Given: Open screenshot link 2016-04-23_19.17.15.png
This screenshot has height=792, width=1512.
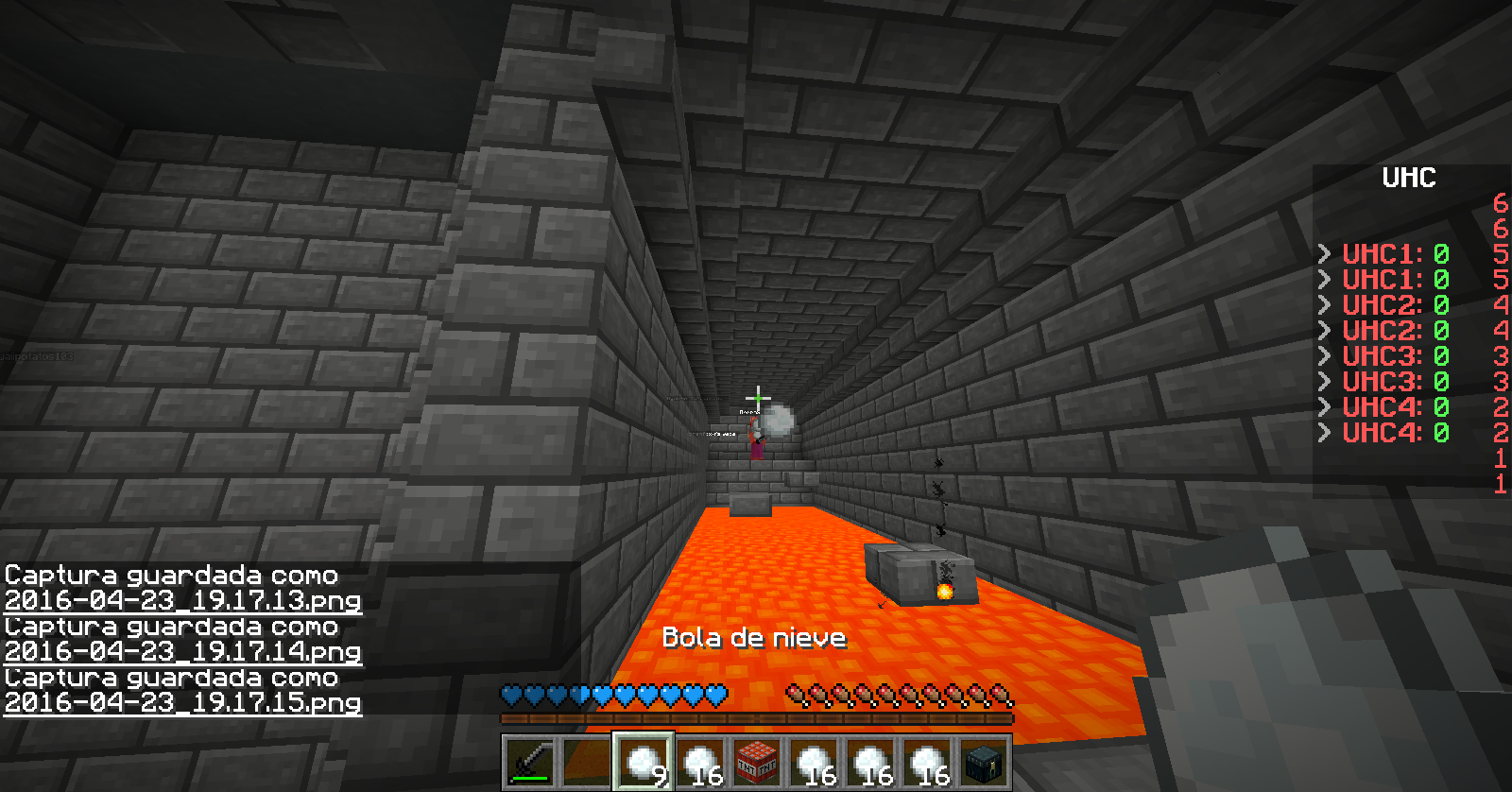Looking at the screenshot, I should [x=182, y=702].
